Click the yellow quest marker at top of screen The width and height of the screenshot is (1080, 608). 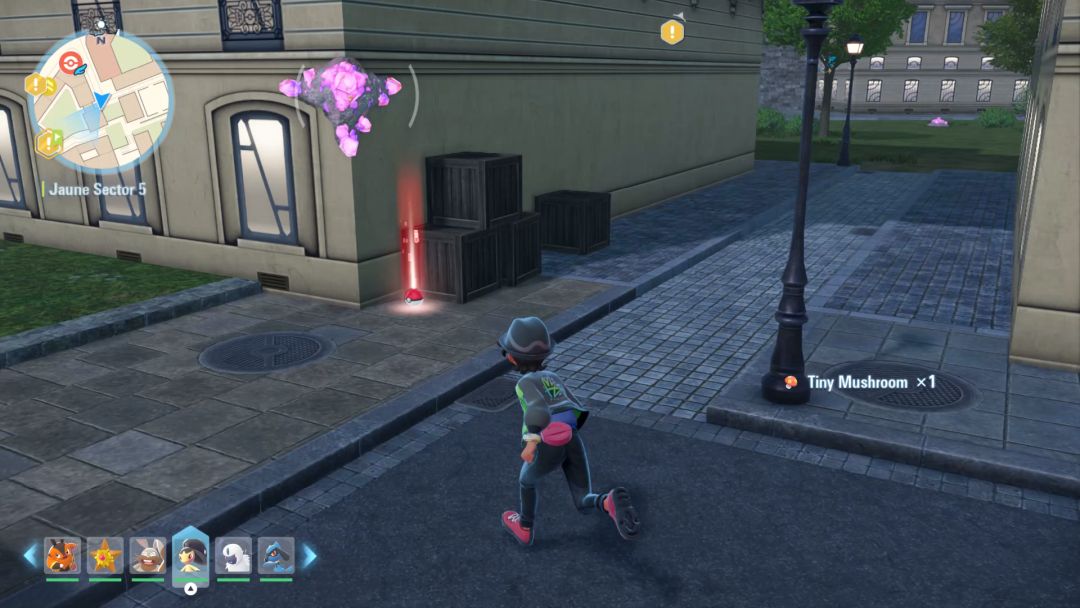click(672, 32)
